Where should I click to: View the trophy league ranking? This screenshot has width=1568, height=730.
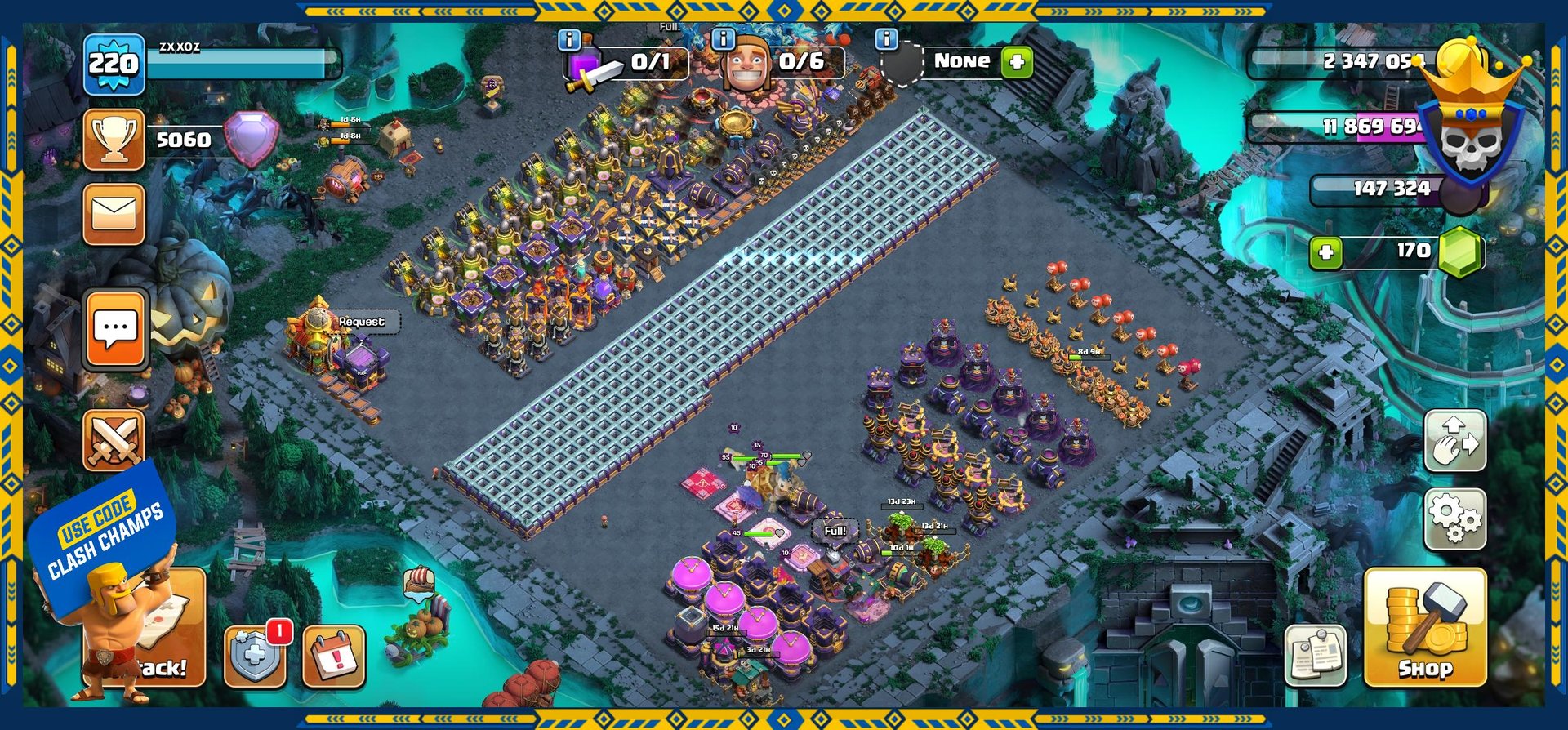(114, 140)
